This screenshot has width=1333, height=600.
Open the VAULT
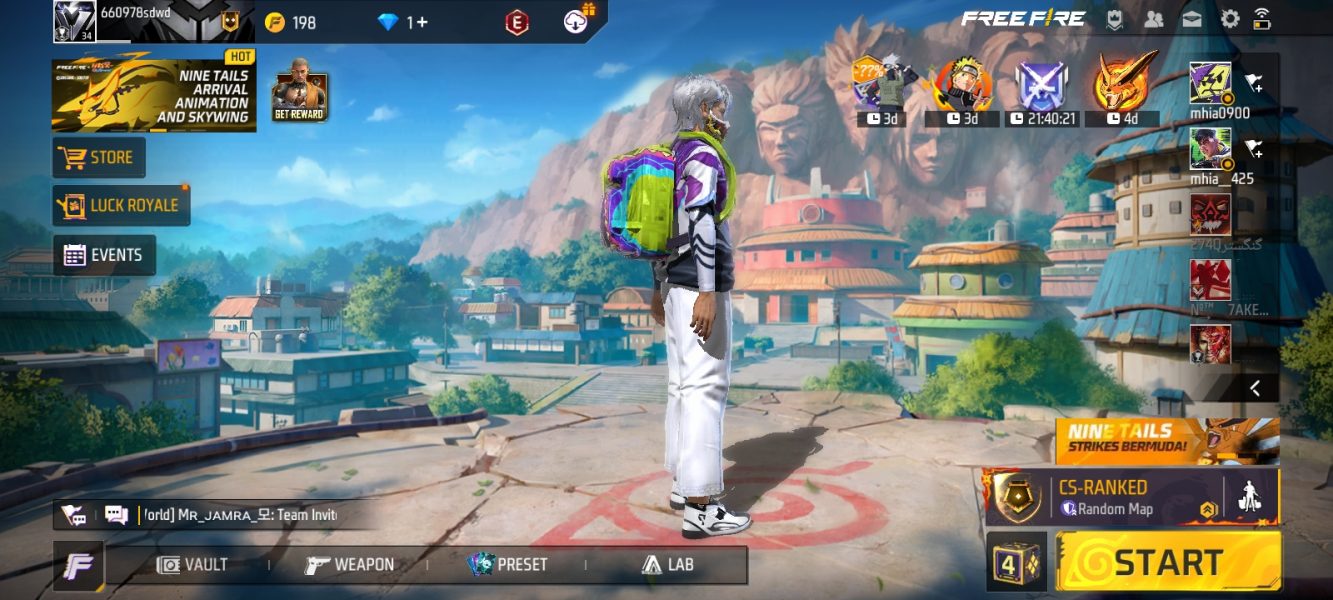coord(193,565)
